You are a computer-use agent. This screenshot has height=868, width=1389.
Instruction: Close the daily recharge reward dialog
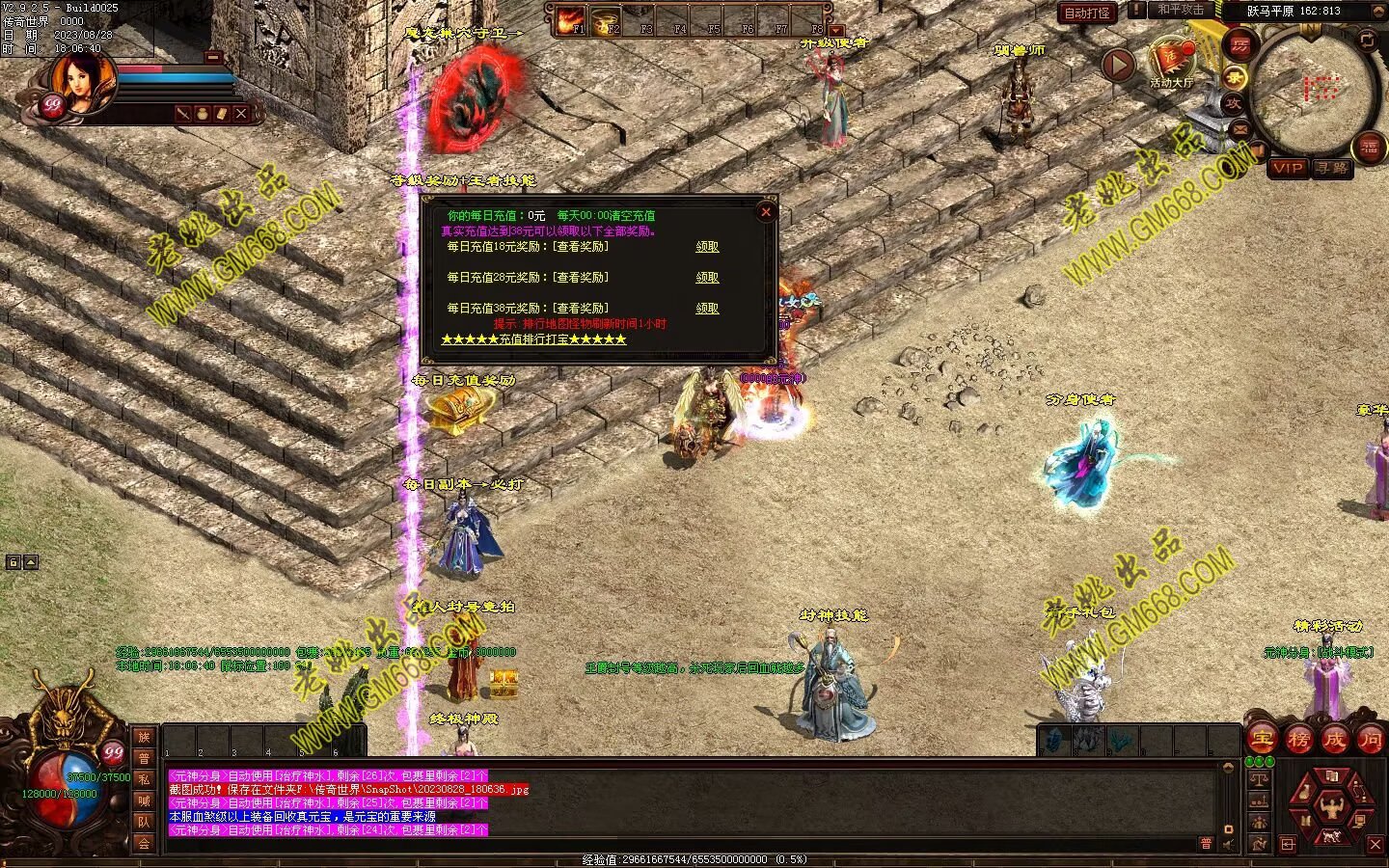tap(766, 212)
